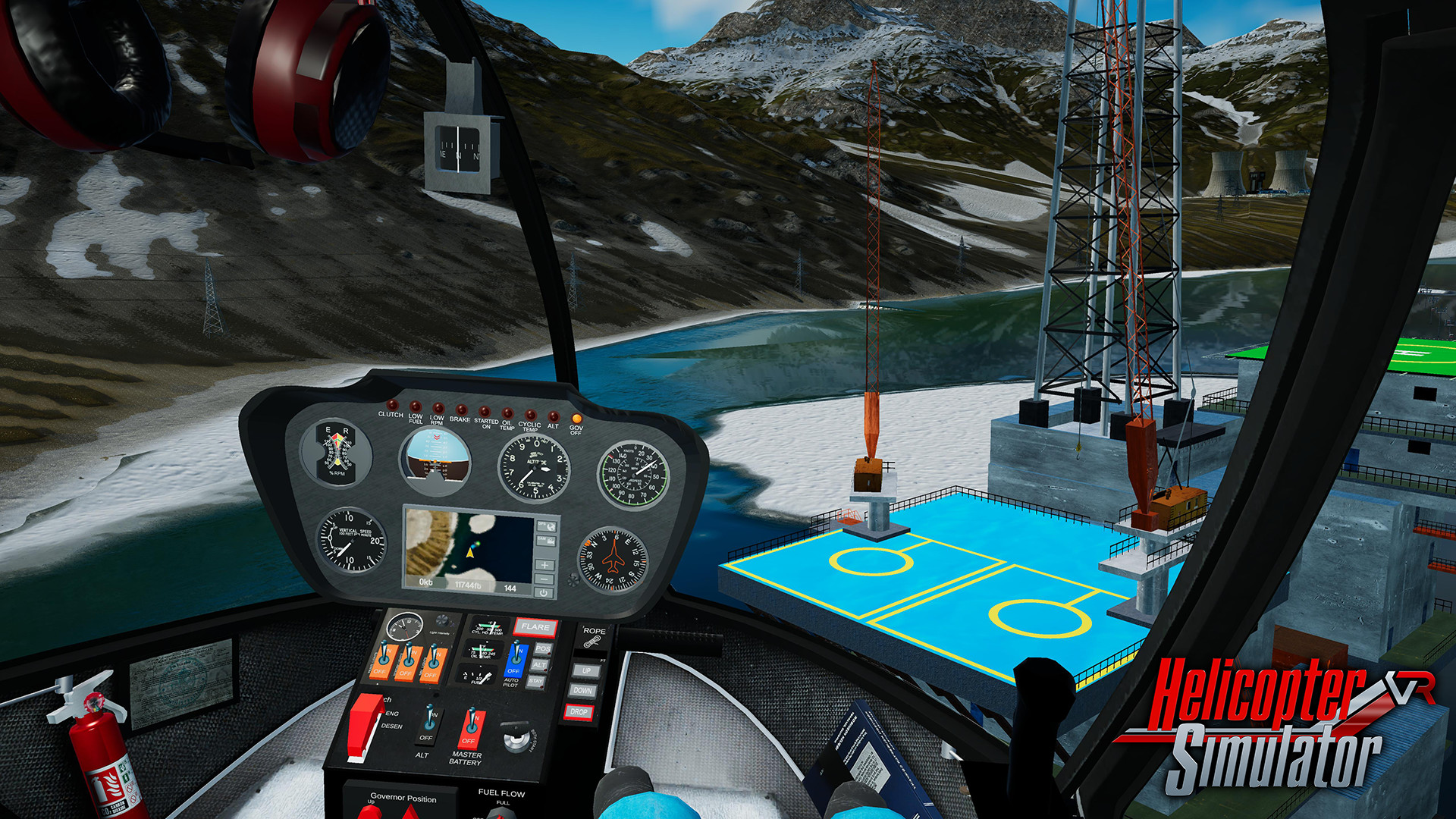Raise the rope with the UP button

585,671
